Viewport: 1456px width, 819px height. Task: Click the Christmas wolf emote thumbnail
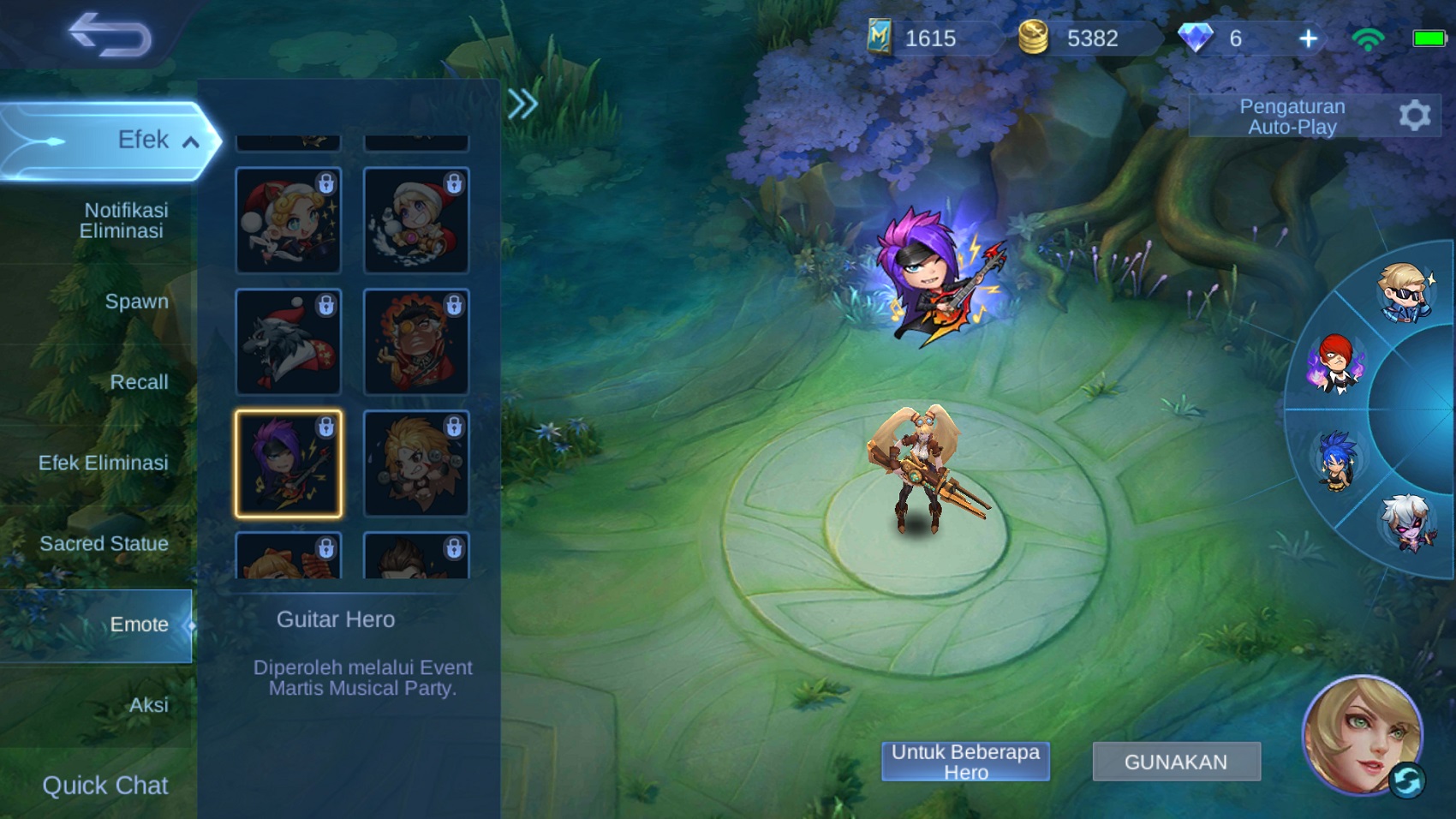click(x=288, y=342)
